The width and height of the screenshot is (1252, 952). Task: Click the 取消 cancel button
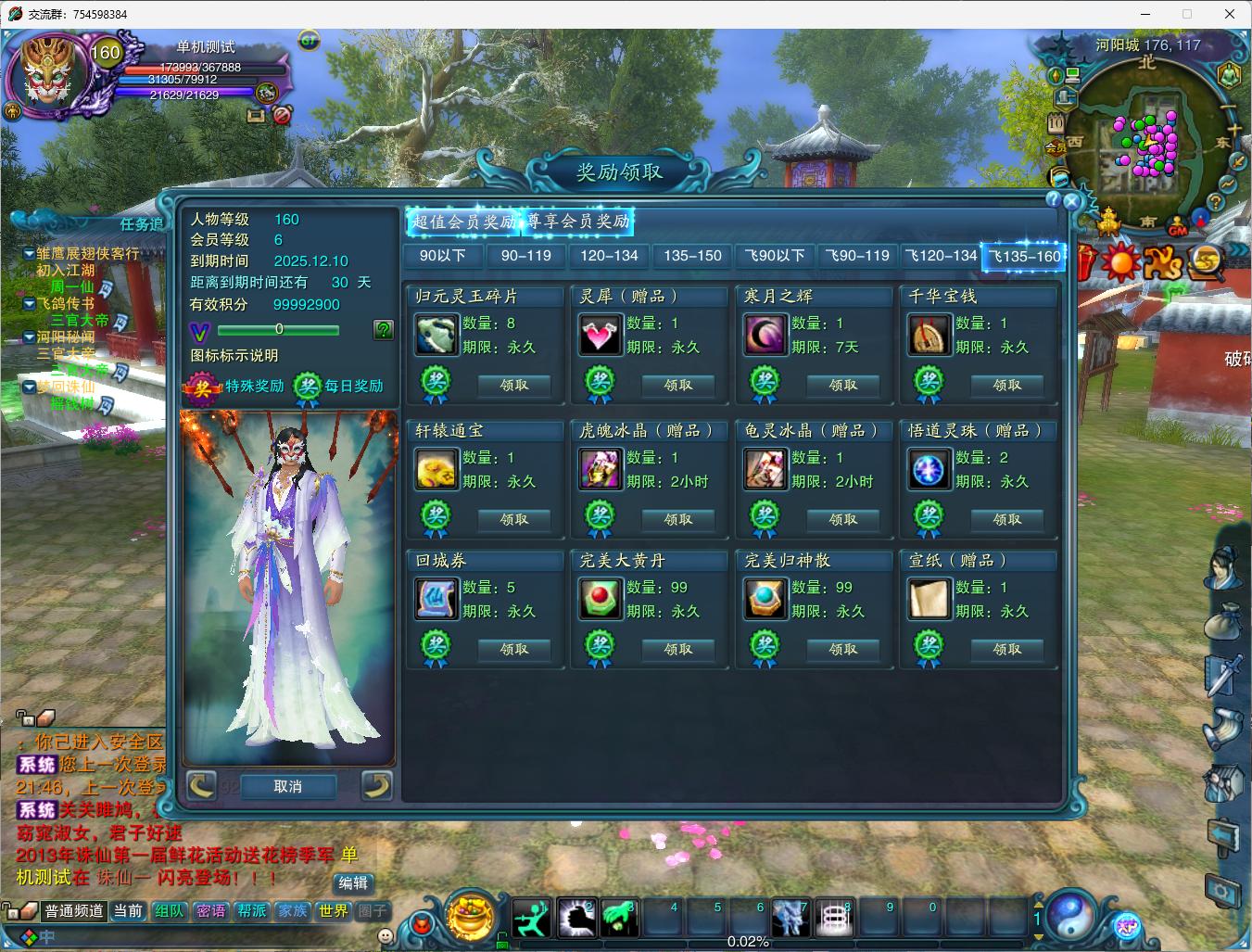click(287, 786)
